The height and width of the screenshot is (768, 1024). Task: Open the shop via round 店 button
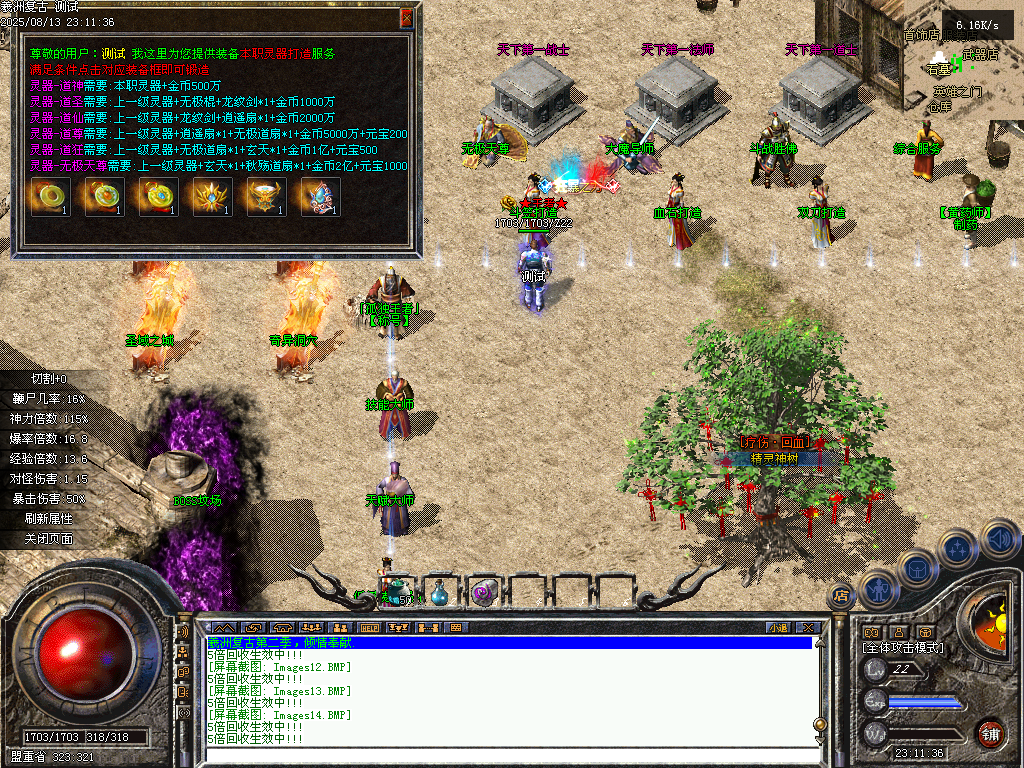point(841,596)
